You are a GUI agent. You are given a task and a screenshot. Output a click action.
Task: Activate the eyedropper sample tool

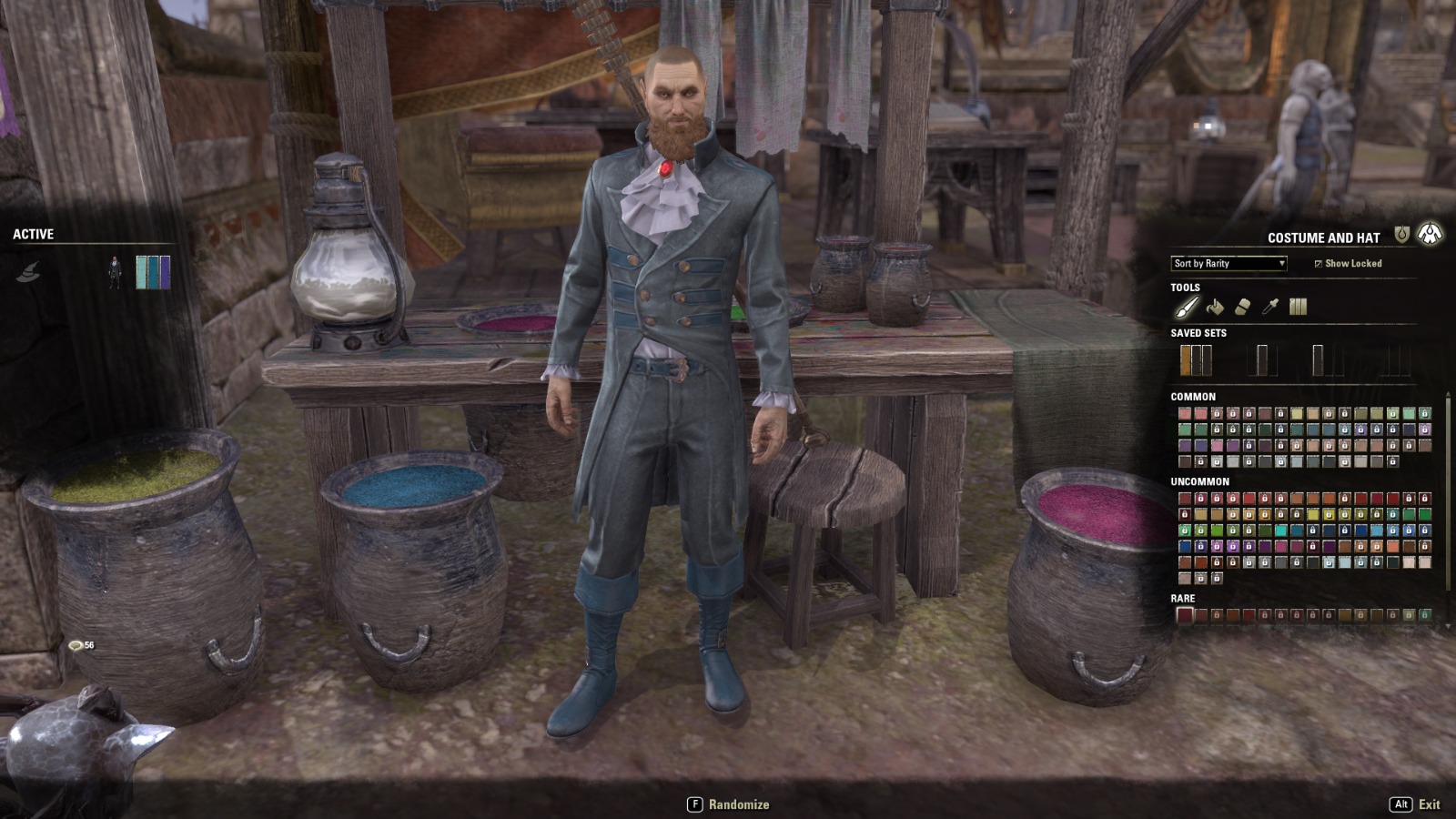[1270, 307]
